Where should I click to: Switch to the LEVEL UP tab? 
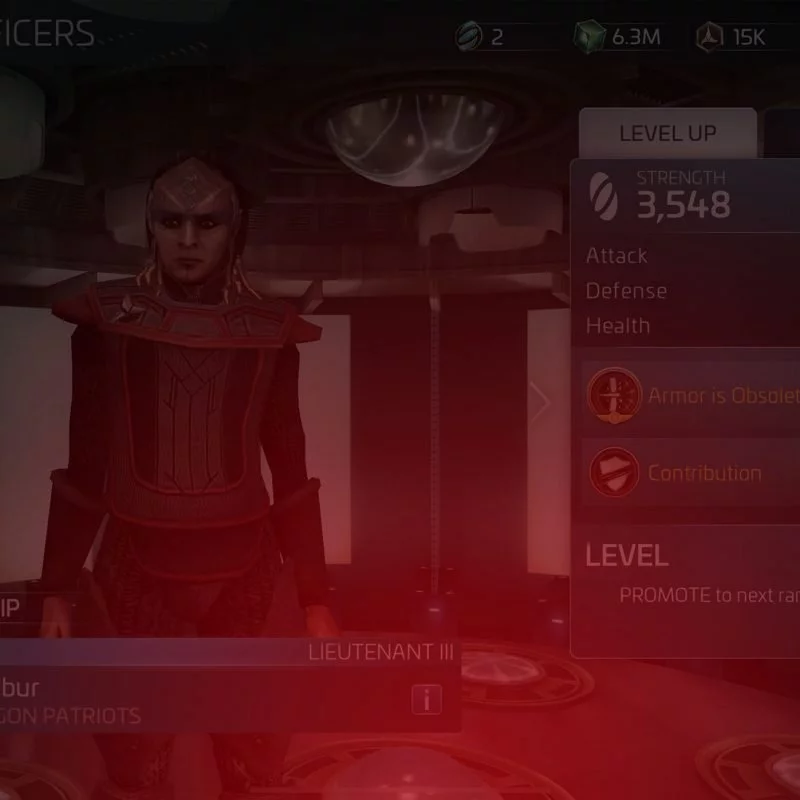pyautogui.click(x=667, y=134)
